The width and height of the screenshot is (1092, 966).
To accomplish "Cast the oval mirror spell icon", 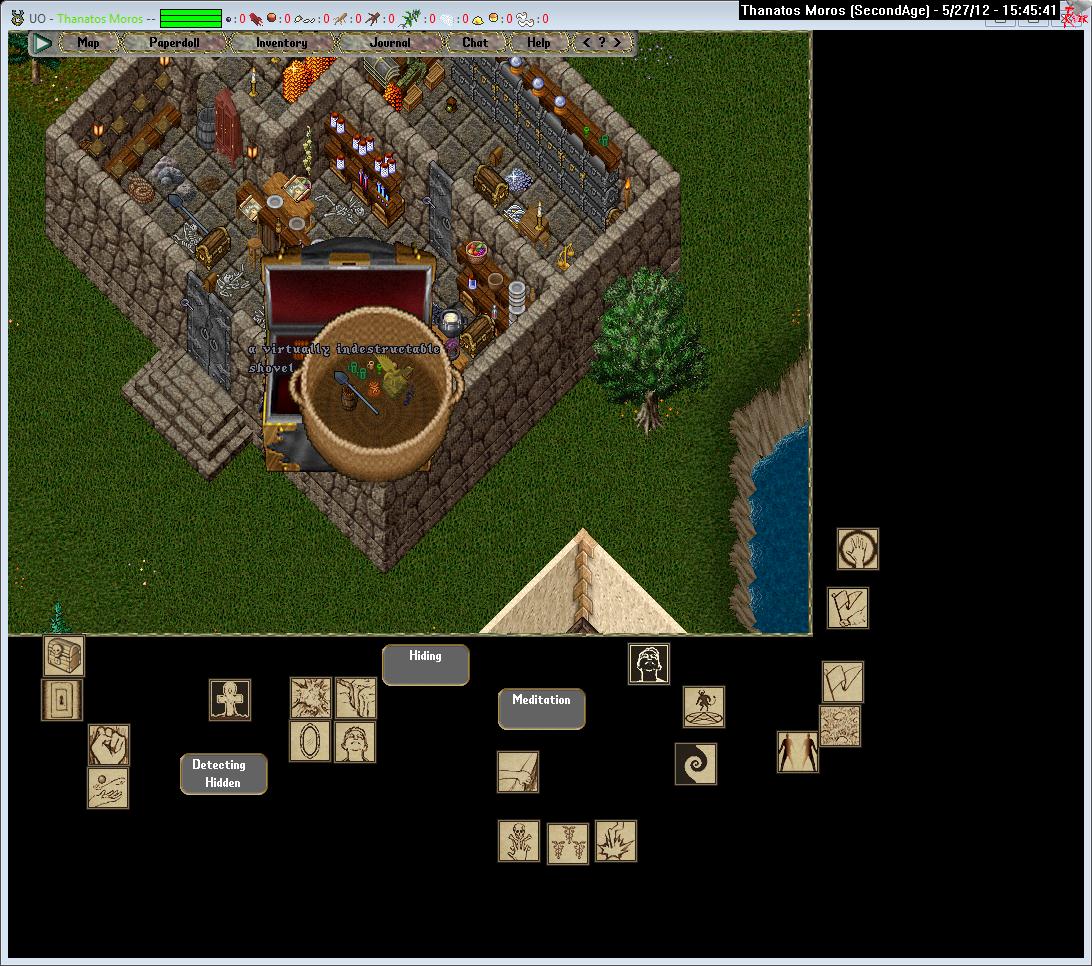I will point(310,741).
